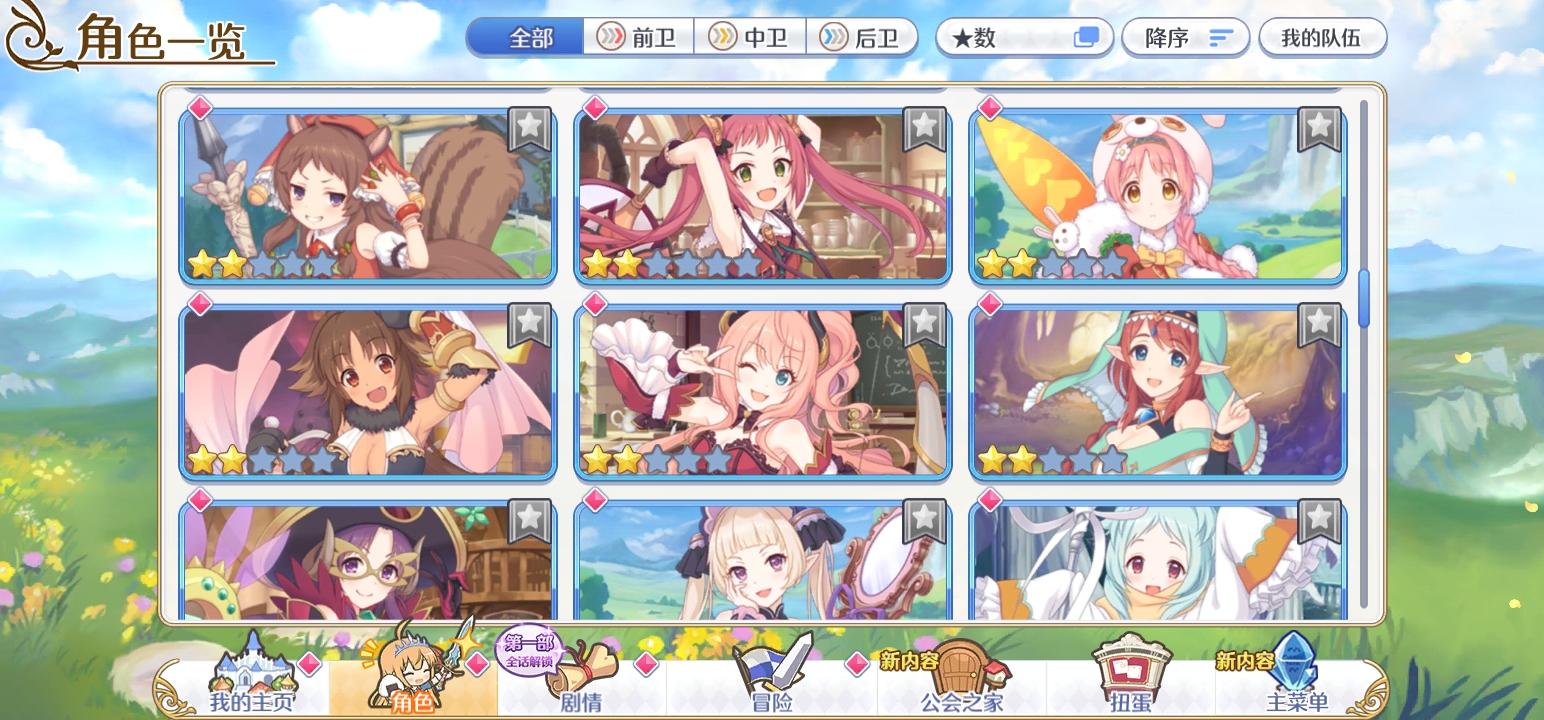Viewport: 1544px width, 720px height.
Task: Toggle favorite star on the mirror twin-tail girl card
Action: [923, 521]
